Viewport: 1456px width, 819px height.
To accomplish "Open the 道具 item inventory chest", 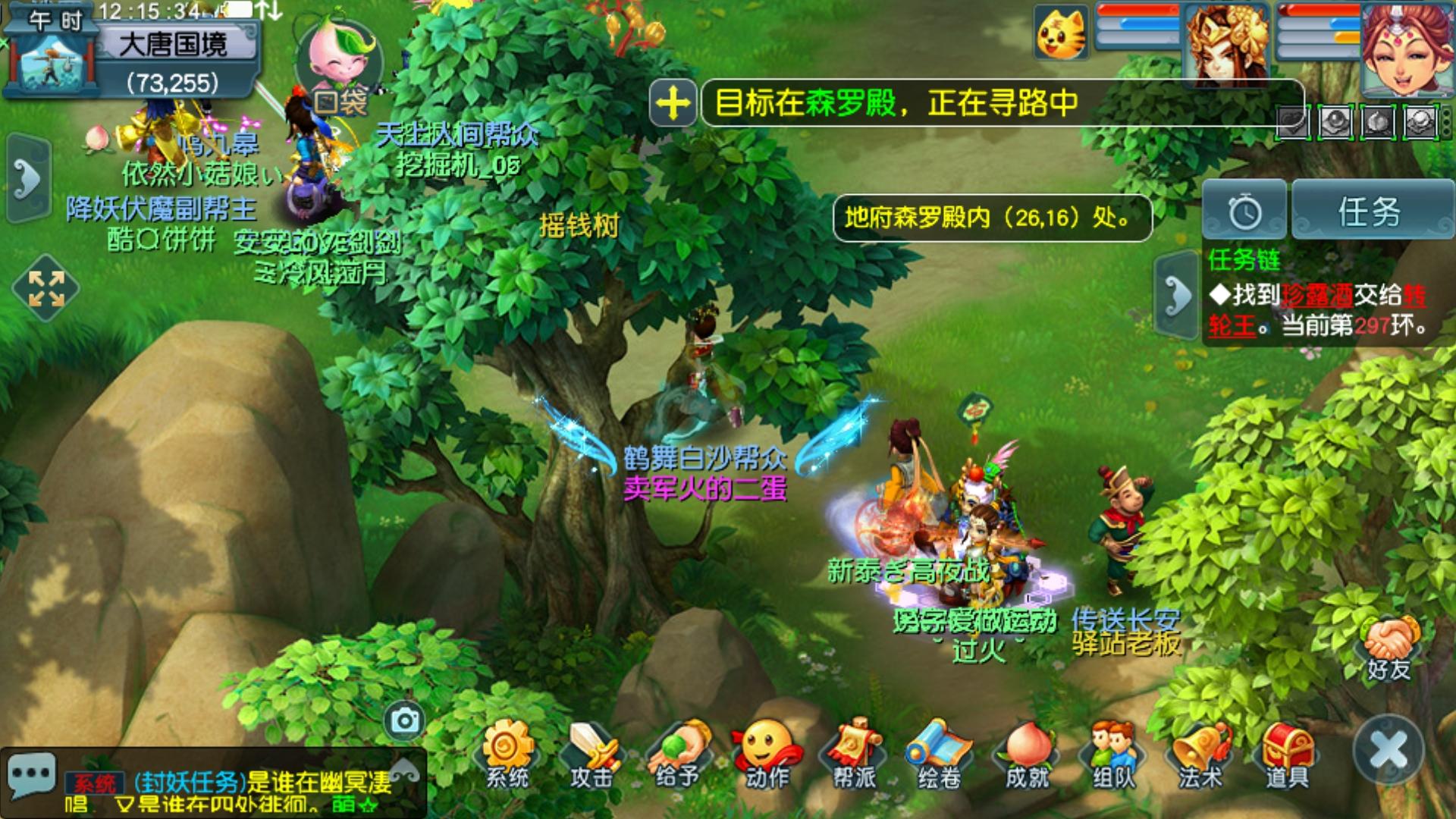I will 1287,753.
